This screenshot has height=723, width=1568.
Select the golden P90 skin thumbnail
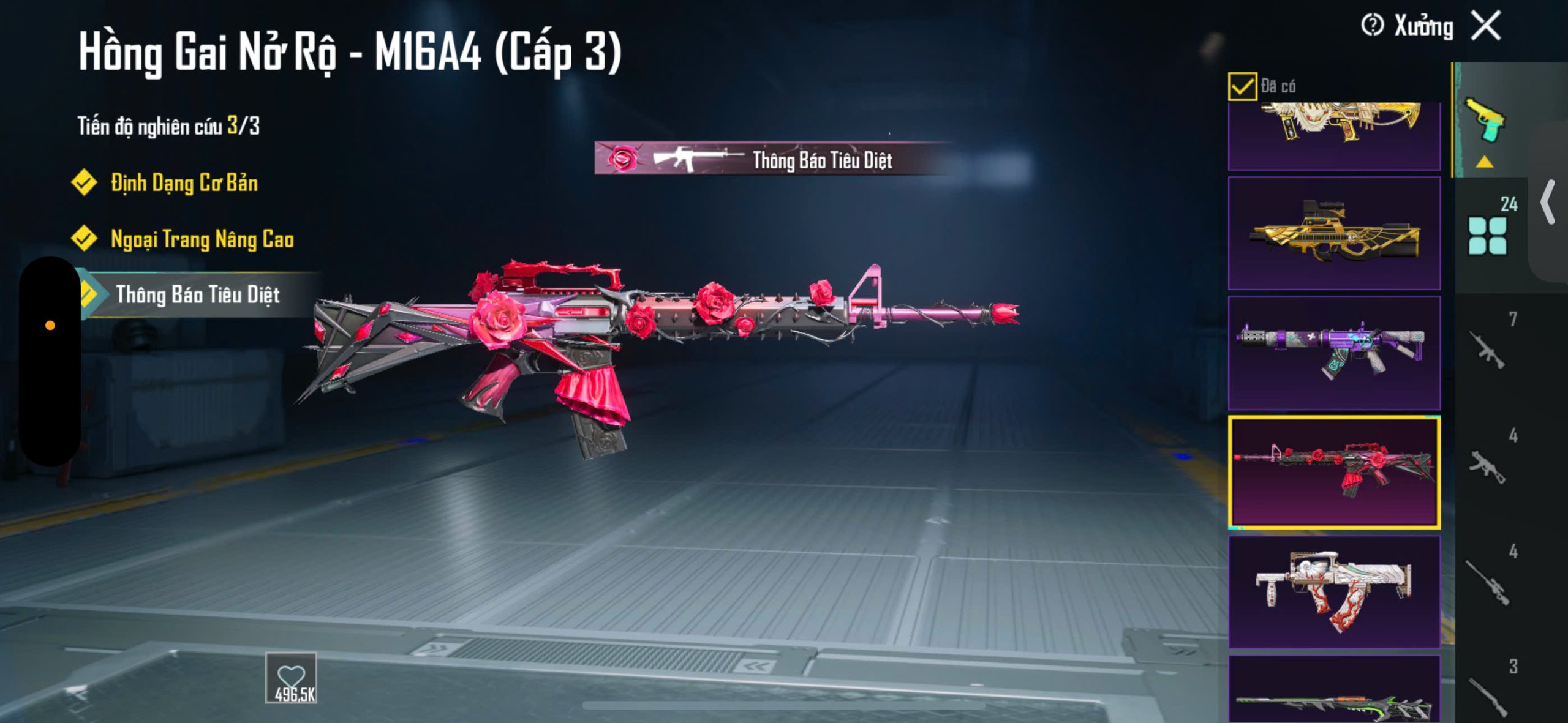[x=1334, y=233]
